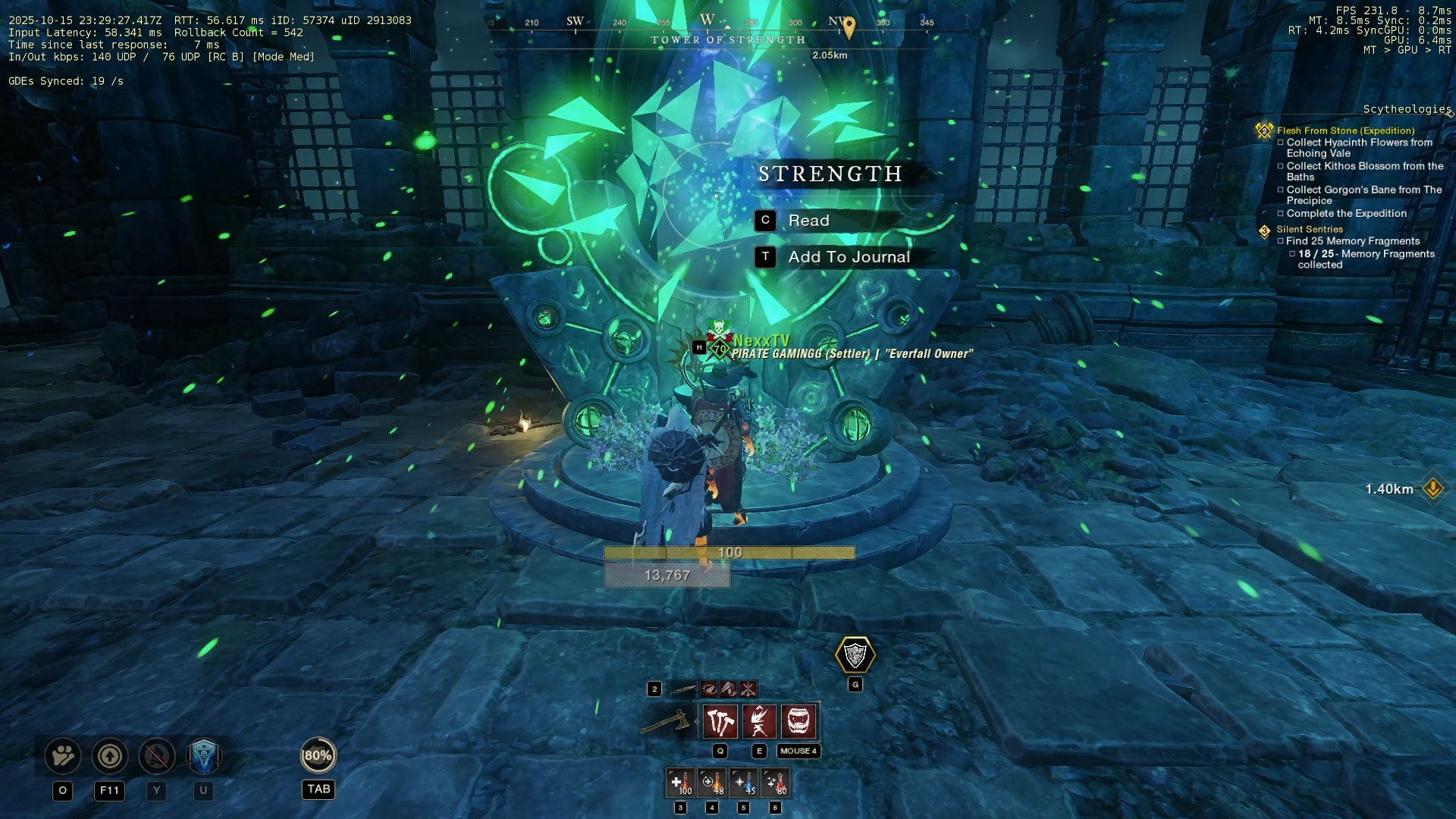This screenshot has height=819, width=1456.
Task: Use the leaping fire strike ability
Action: pyautogui.click(x=759, y=721)
